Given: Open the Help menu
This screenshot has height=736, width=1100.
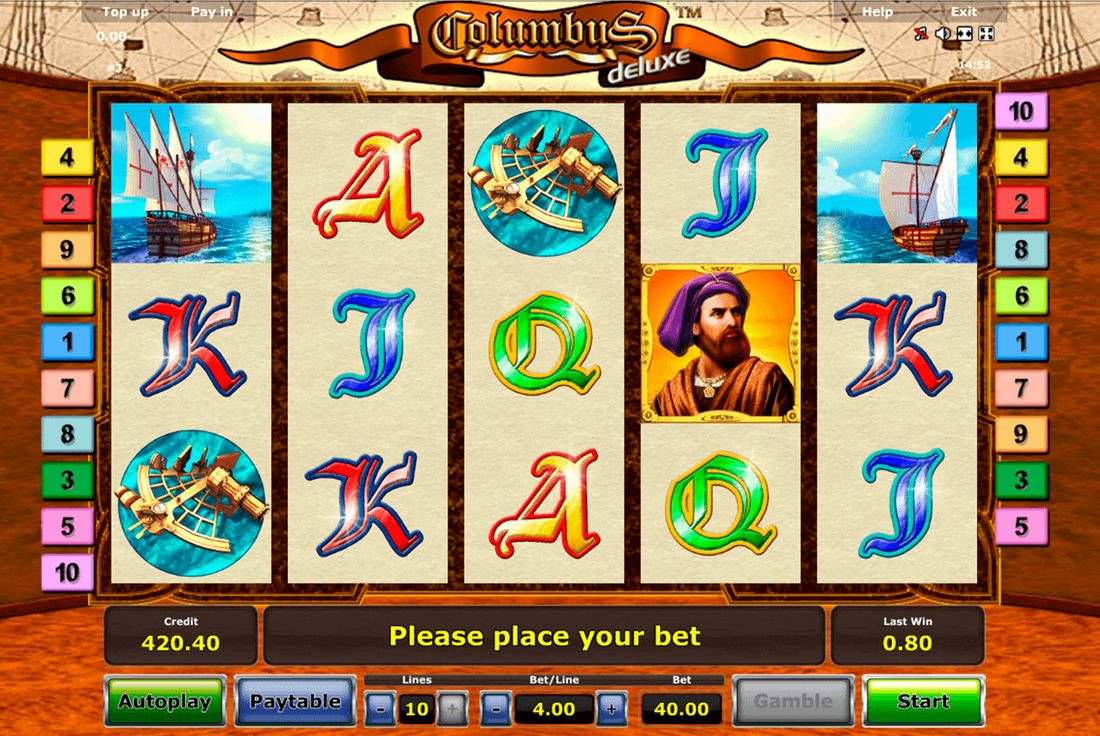Looking at the screenshot, I should click(x=877, y=12).
